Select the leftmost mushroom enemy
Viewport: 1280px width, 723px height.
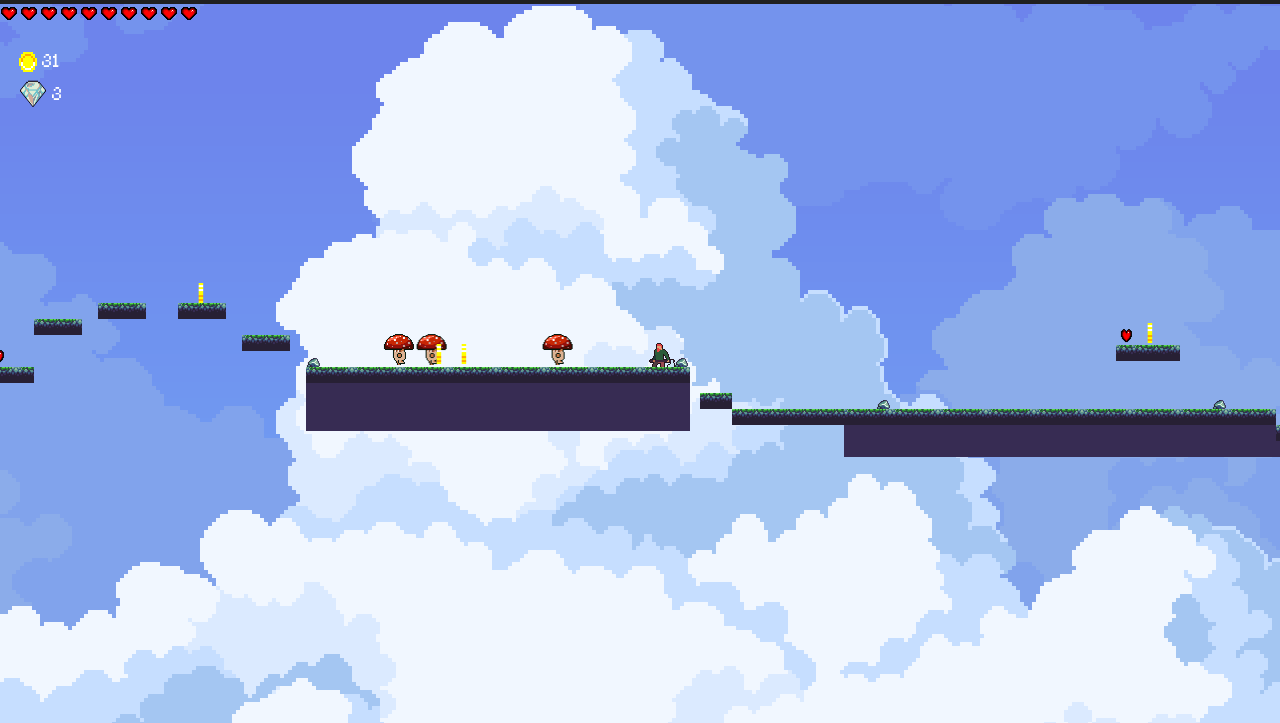point(398,347)
